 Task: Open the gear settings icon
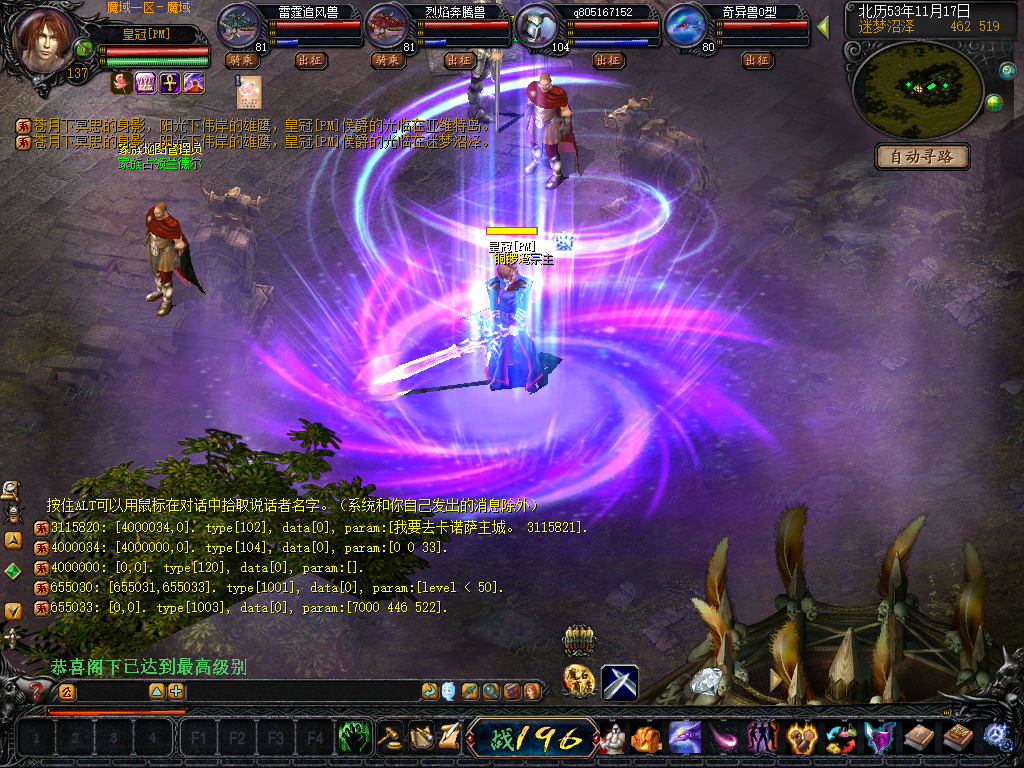tap(997, 738)
